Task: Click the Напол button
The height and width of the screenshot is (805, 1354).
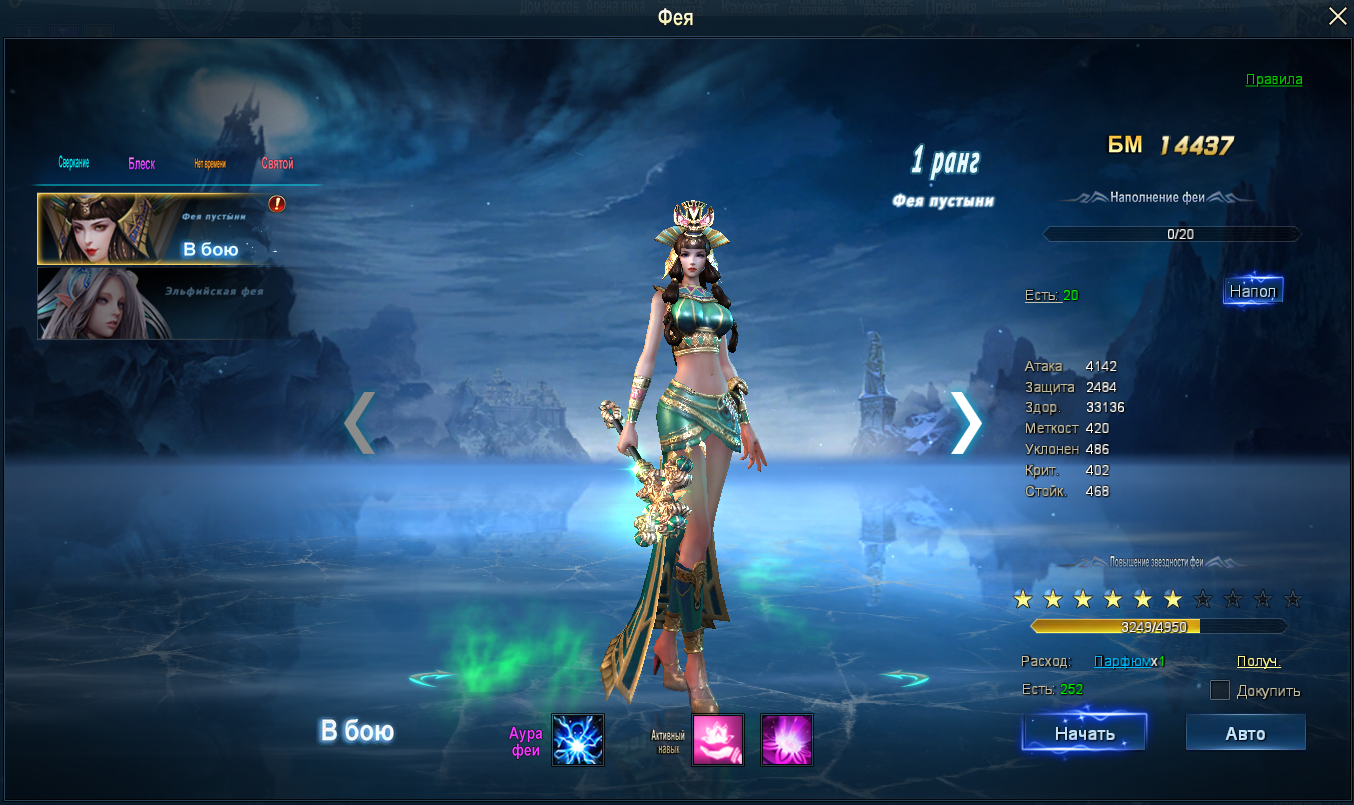Action: click(1252, 292)
